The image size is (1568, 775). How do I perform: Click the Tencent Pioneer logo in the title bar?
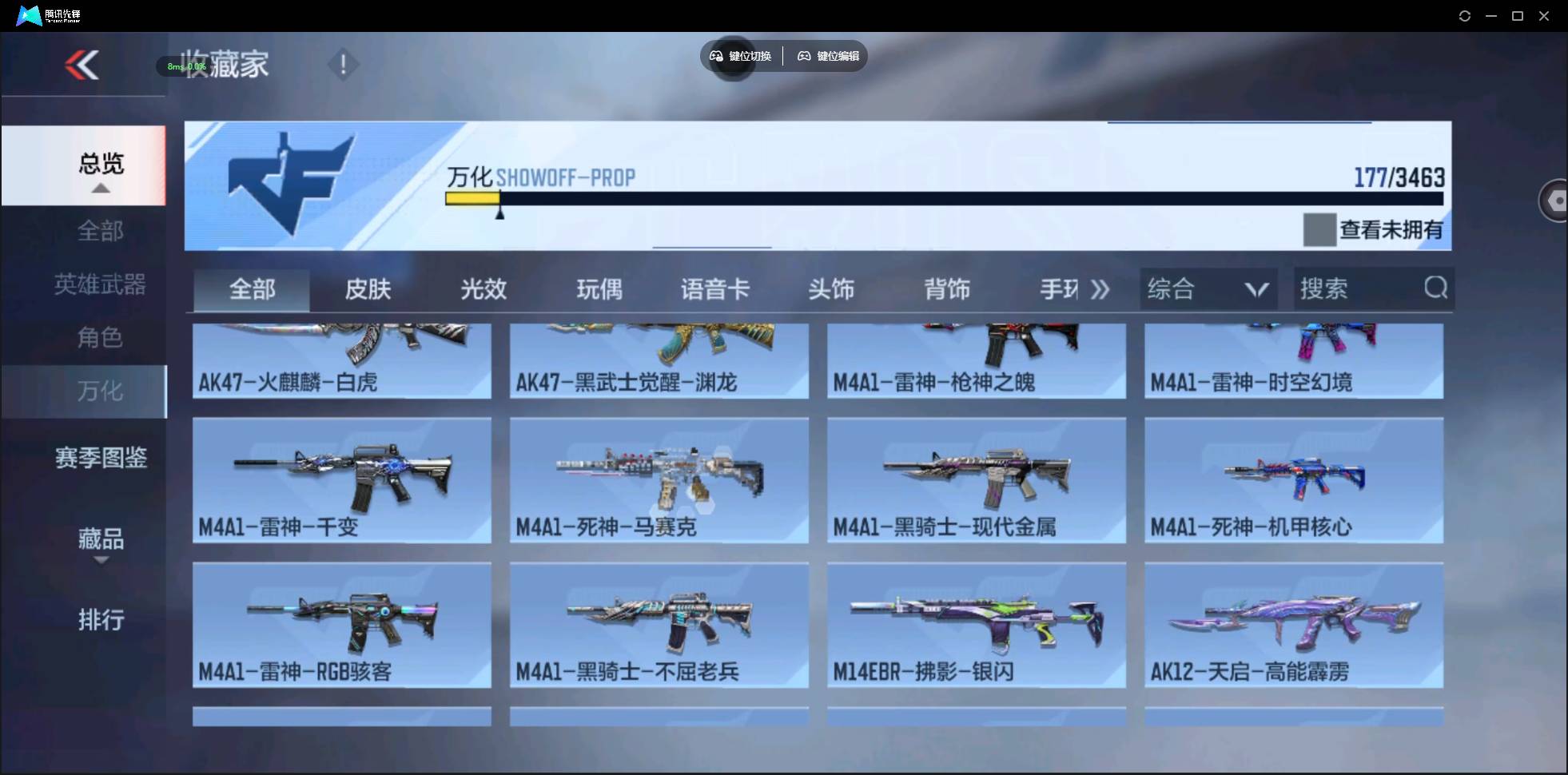pos(29,15)
